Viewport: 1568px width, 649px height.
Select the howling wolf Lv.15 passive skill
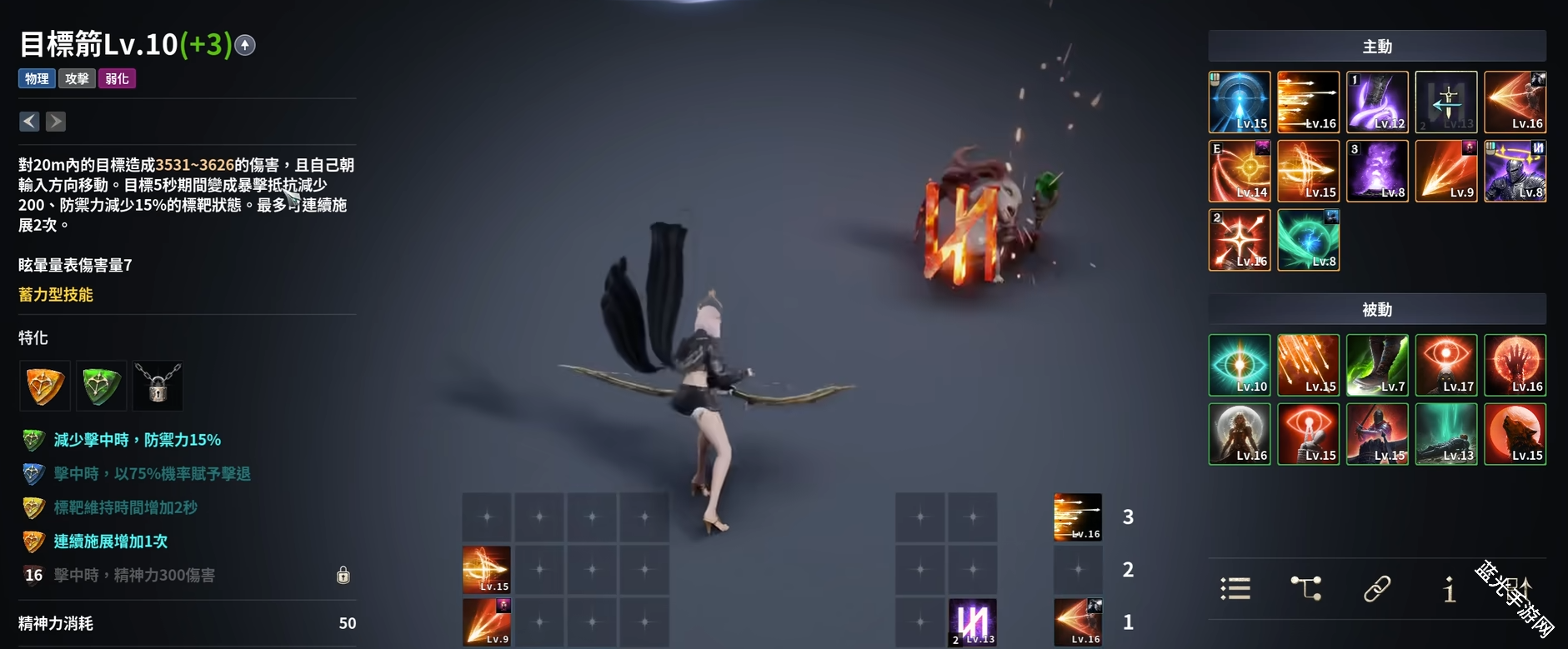[x=1515, y=434]
